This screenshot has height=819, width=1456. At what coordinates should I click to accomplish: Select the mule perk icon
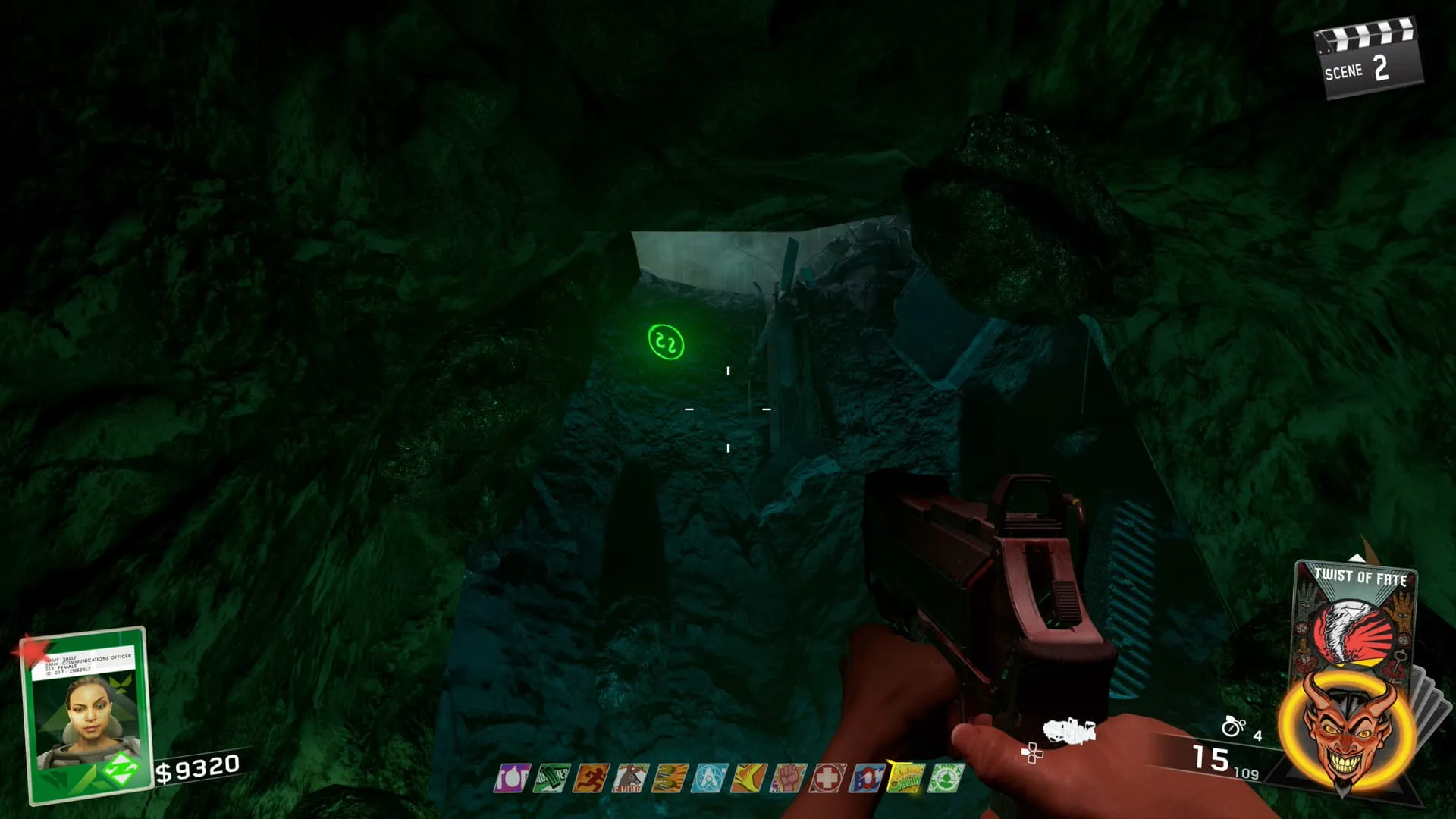[629, 779]
